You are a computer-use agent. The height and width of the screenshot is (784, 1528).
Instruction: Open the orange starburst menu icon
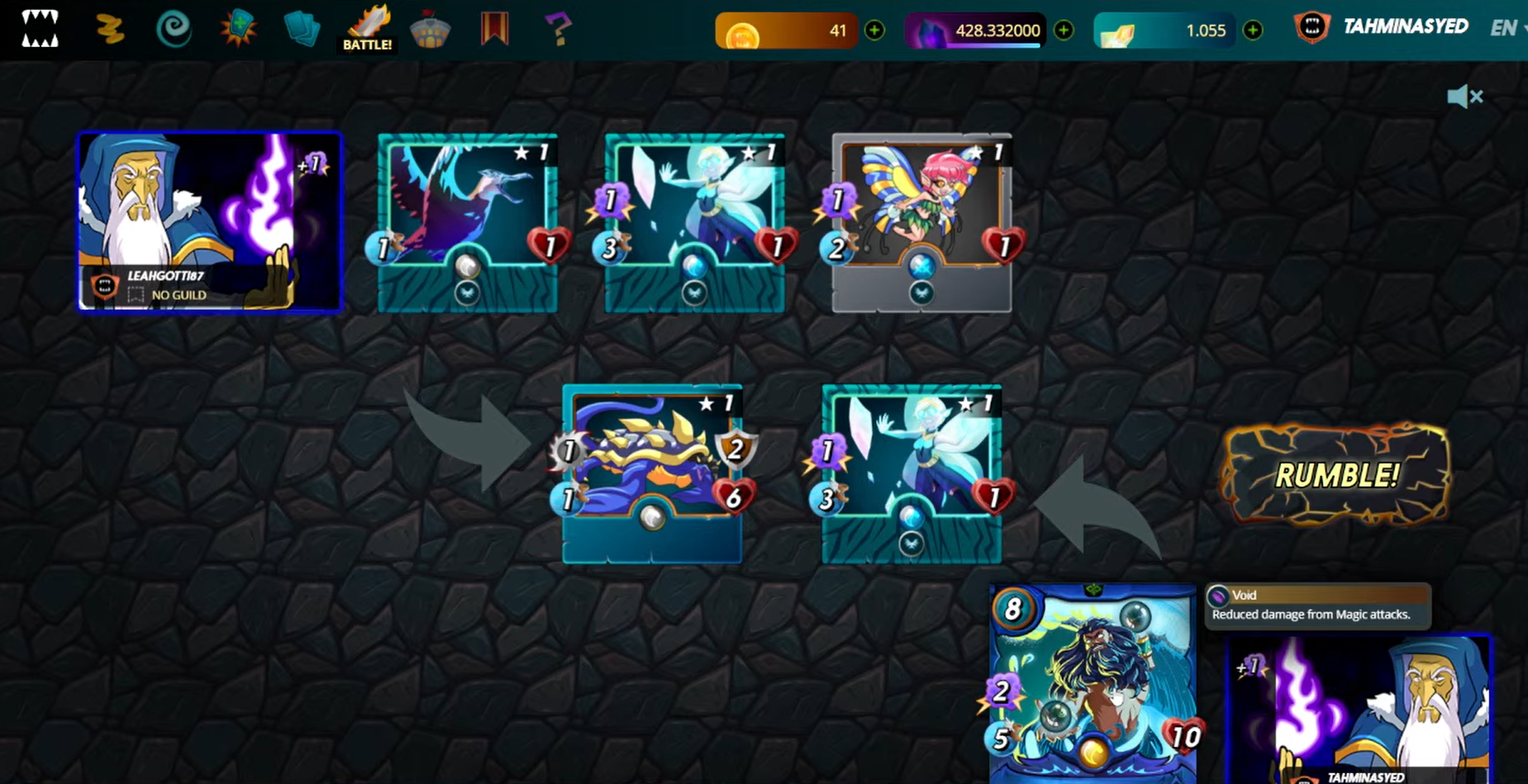238,29
